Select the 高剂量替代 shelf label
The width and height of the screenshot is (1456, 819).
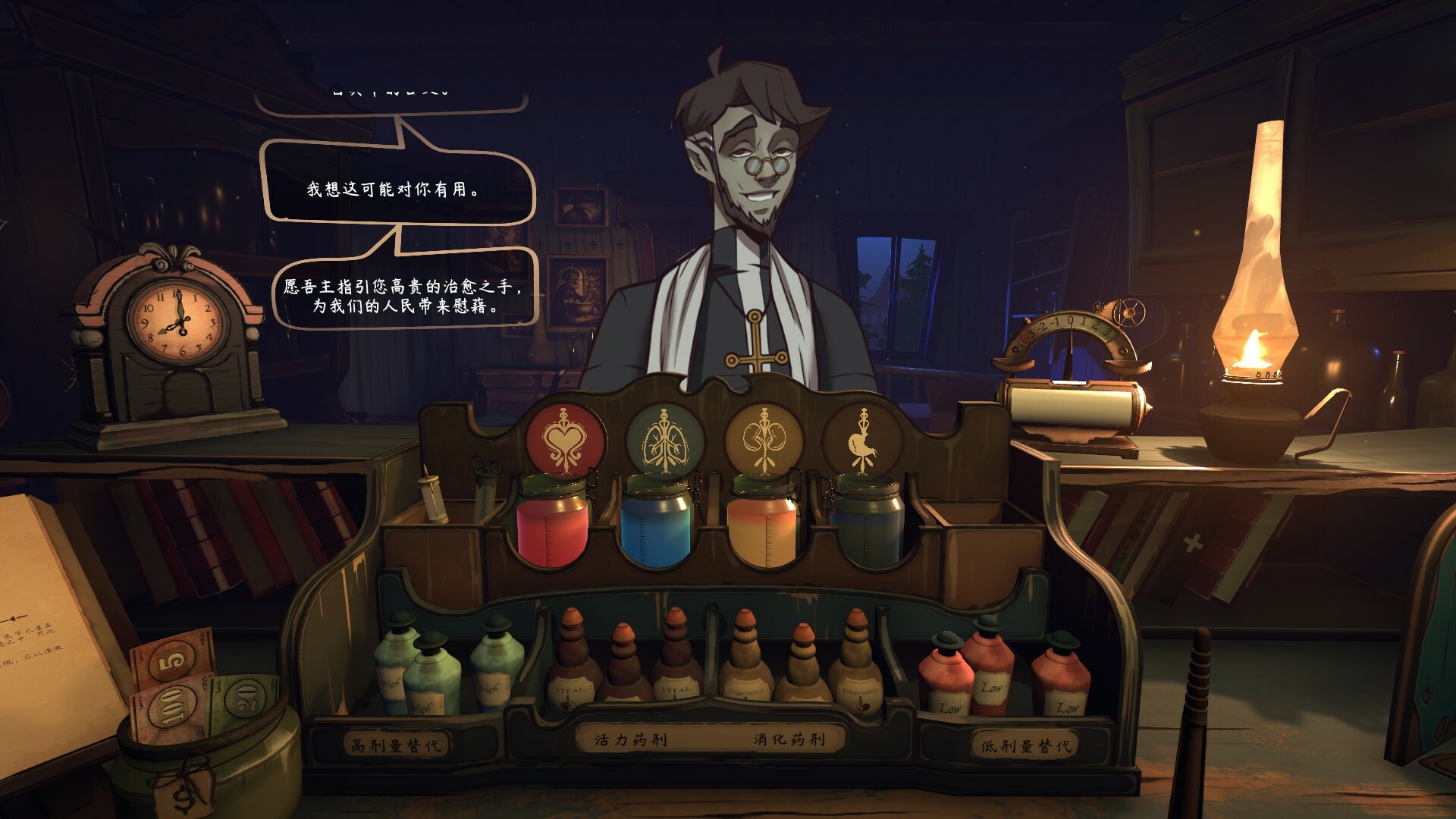397,745
